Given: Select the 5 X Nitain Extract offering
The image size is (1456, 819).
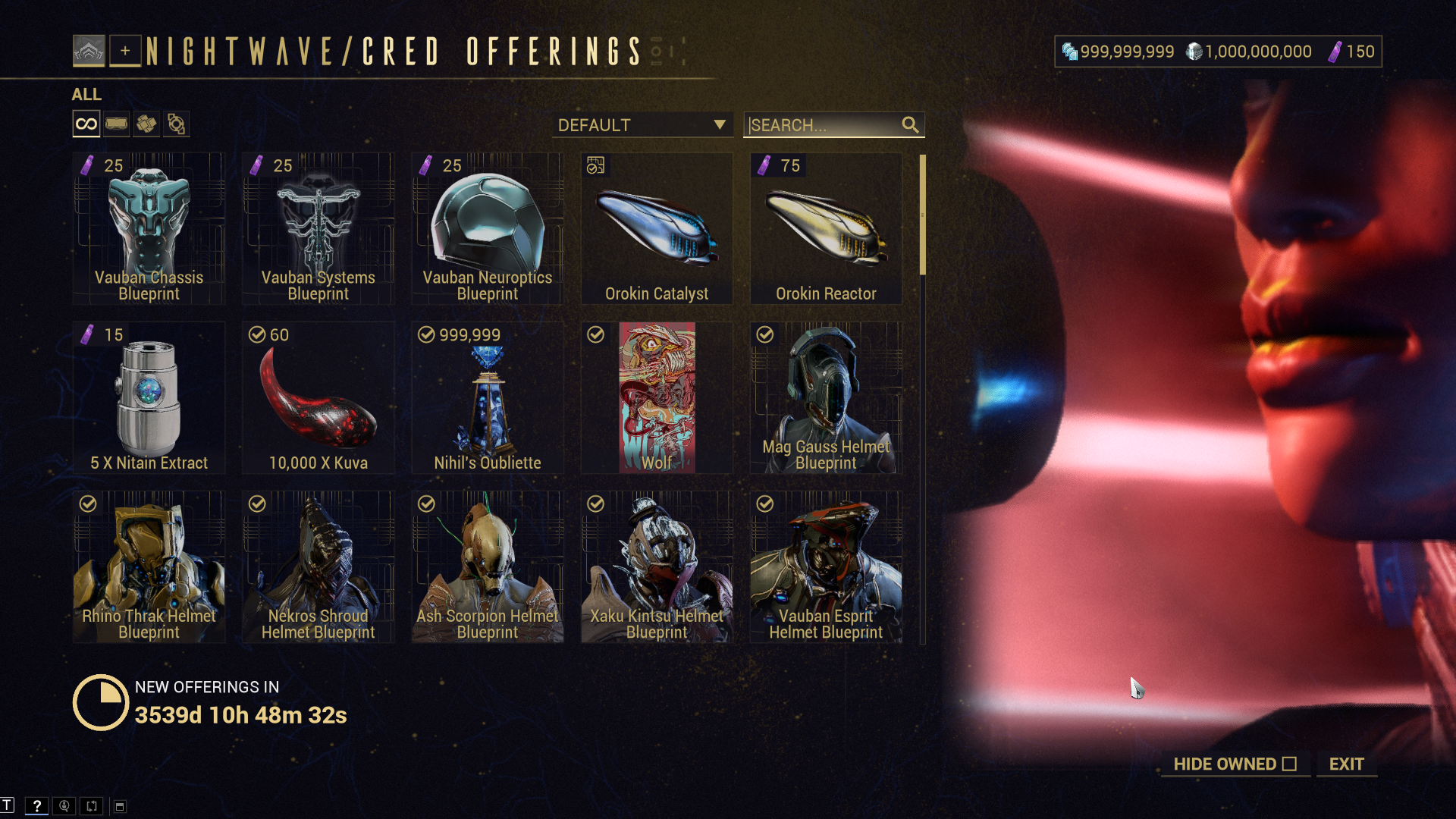Looking at the screenshot, I should 149,397.
